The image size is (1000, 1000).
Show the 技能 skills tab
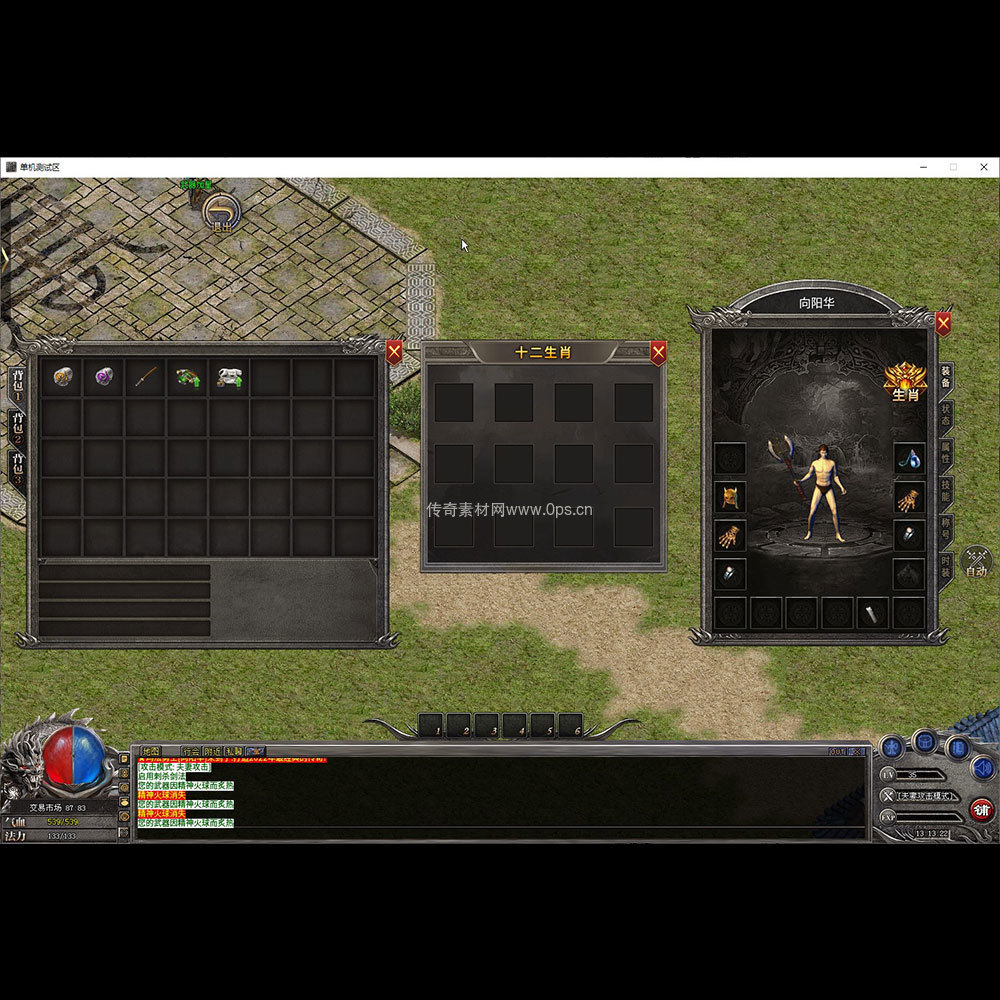946,490
